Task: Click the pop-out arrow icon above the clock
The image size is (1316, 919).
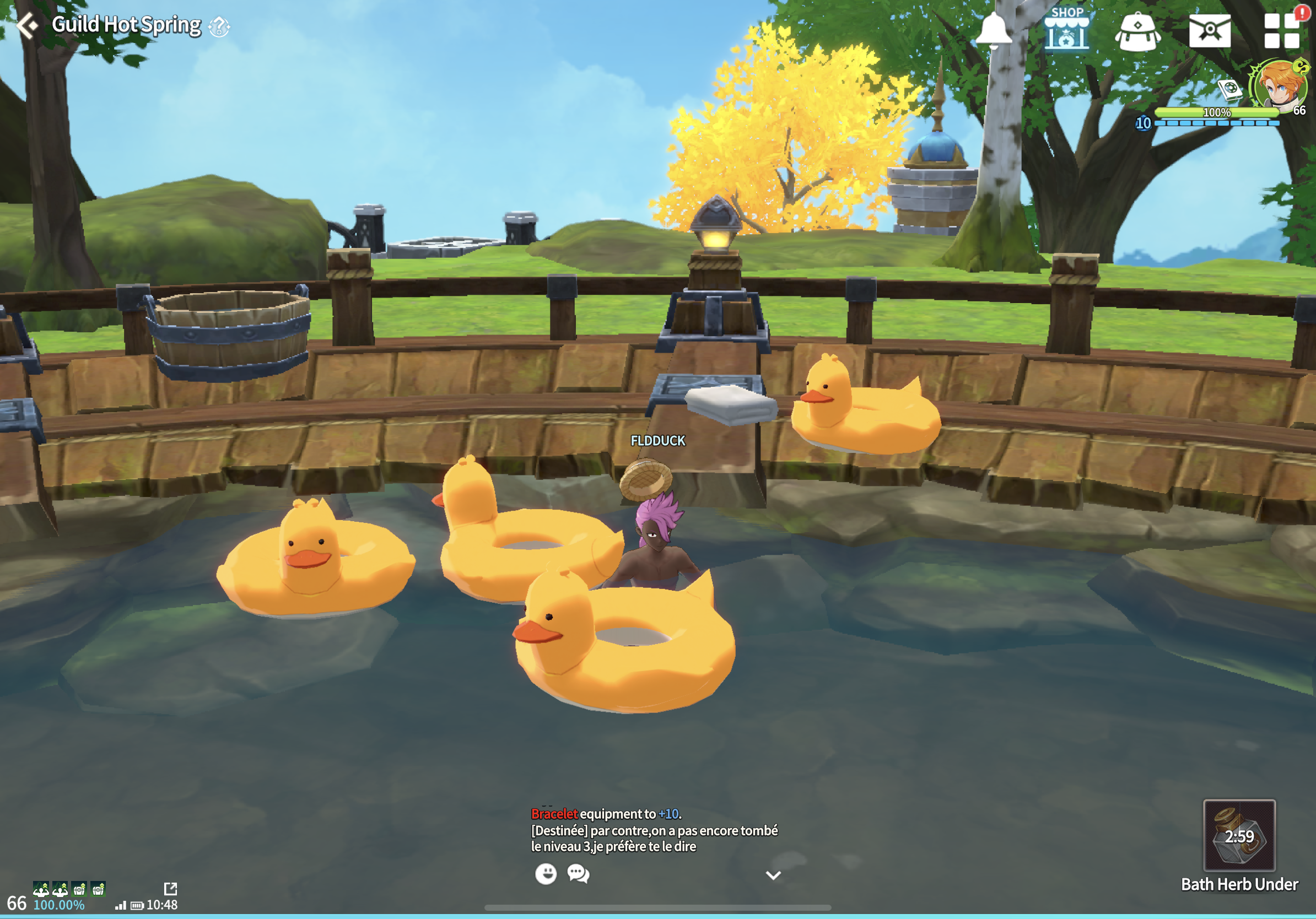Action: 170,888
